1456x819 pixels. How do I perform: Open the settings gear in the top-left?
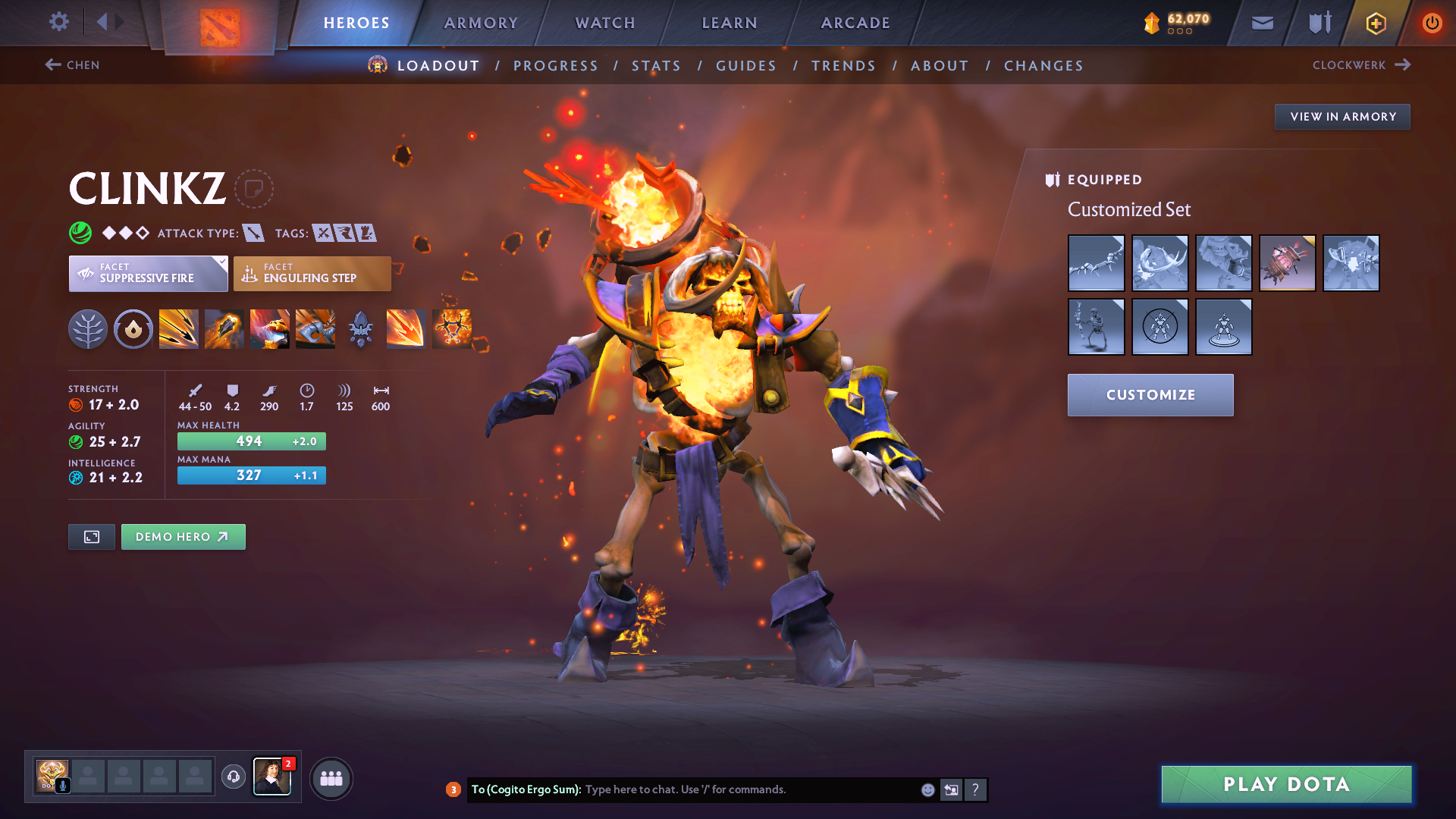pos(58,22)
